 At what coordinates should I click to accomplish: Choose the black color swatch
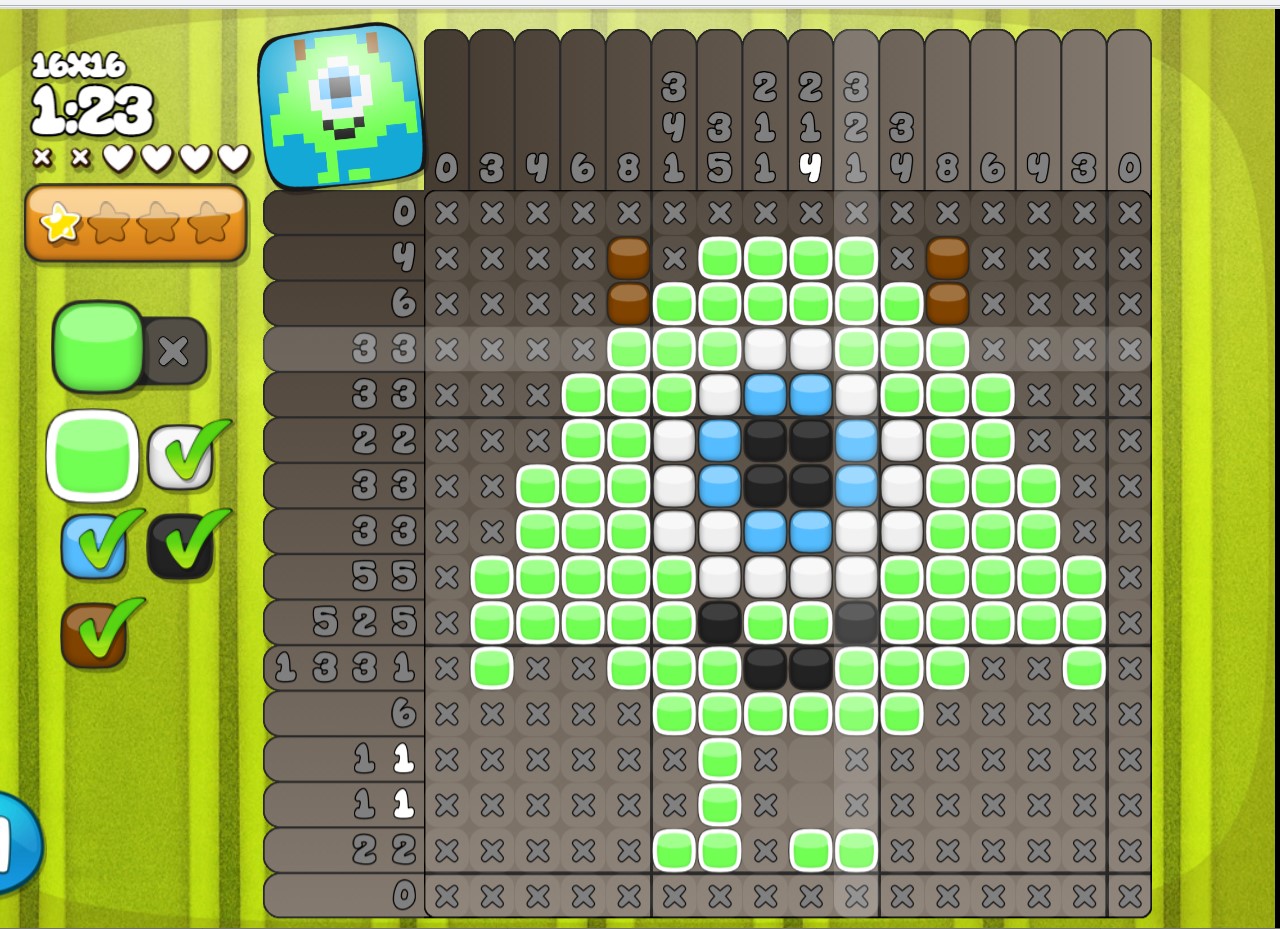(x=181, y=546)
